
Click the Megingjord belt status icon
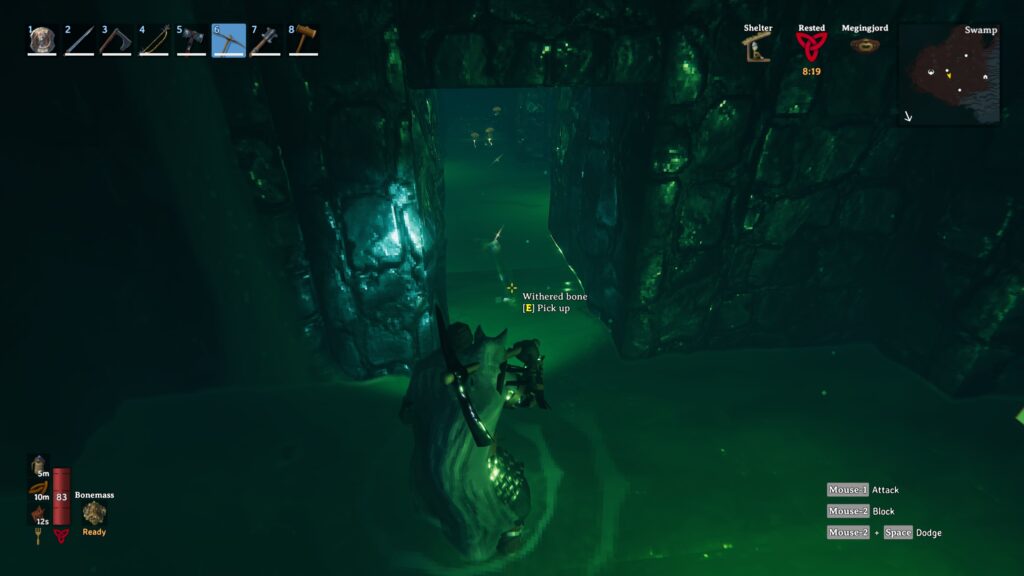pyautogui.click(x=864, y=46)
